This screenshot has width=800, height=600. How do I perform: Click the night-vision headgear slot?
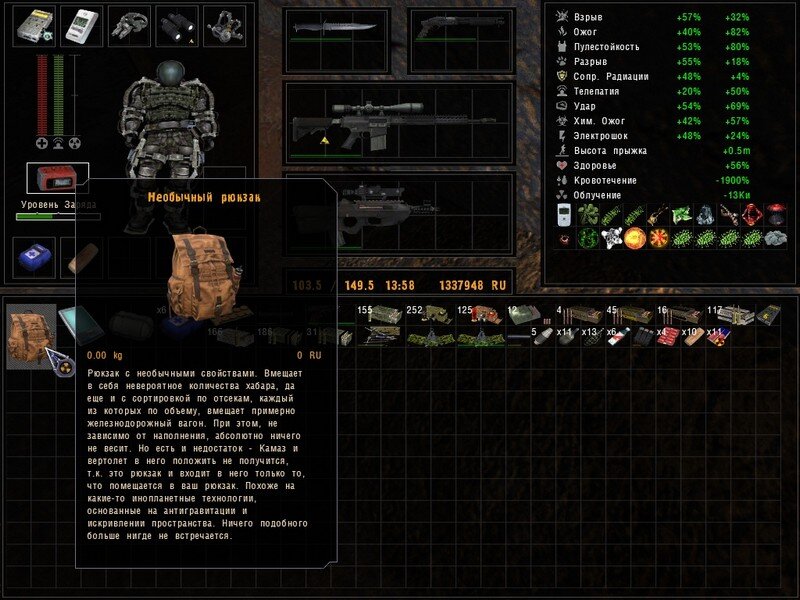pos(225,27)
